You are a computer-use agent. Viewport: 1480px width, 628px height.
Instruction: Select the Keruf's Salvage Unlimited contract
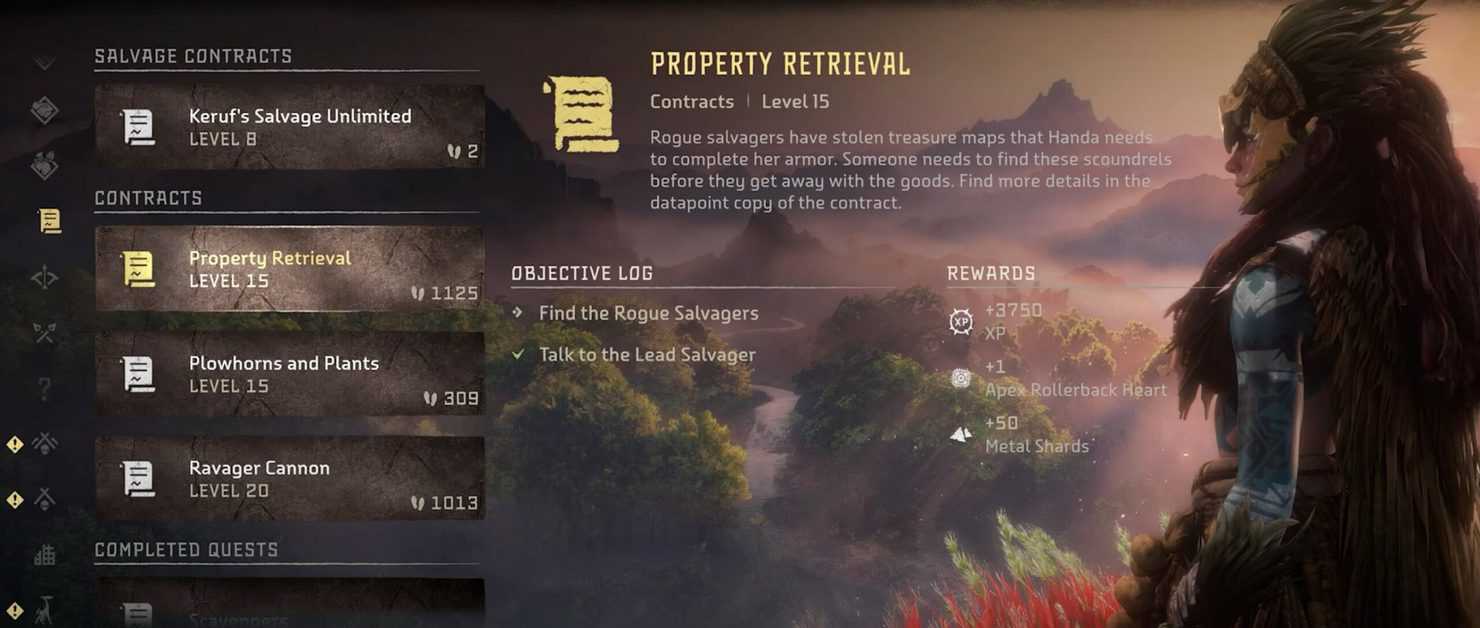point(289,127)
